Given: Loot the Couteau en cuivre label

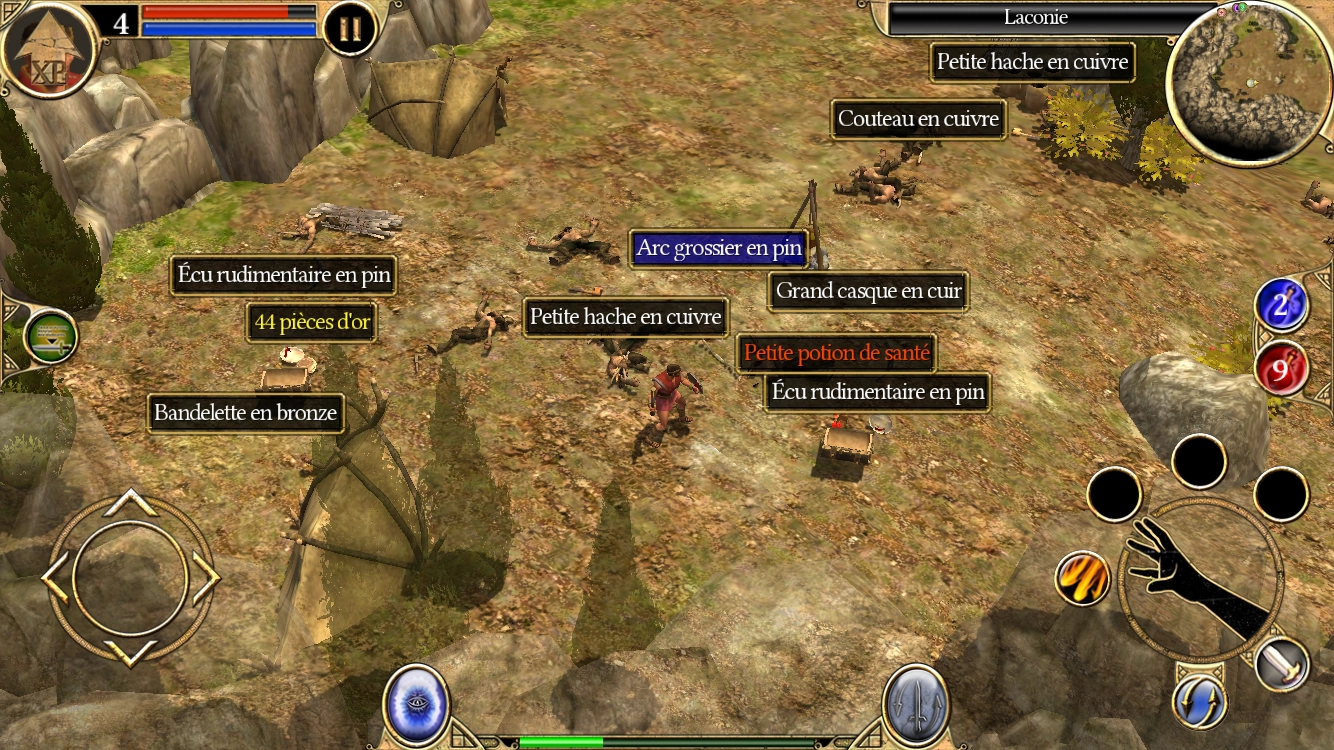Looking at the screenshot, I should pyautogui.click(x=918, y=120).
